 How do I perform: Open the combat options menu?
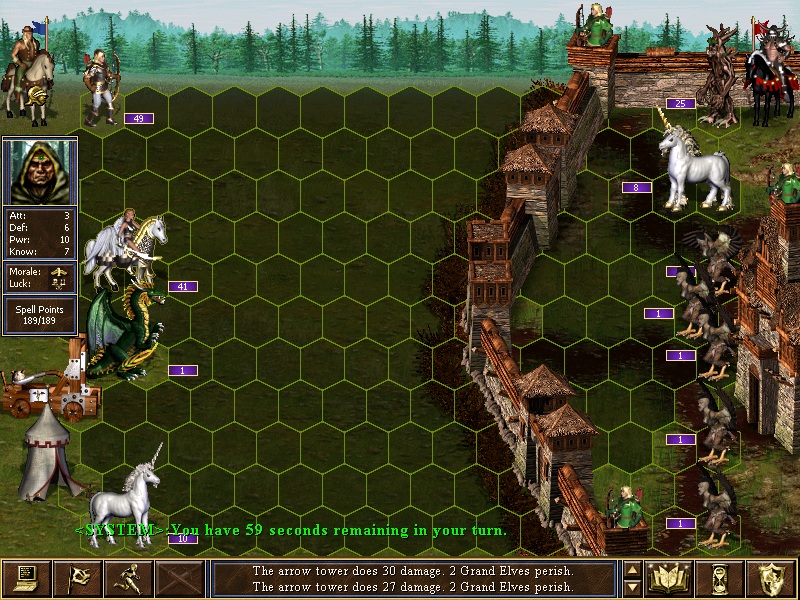27,578
